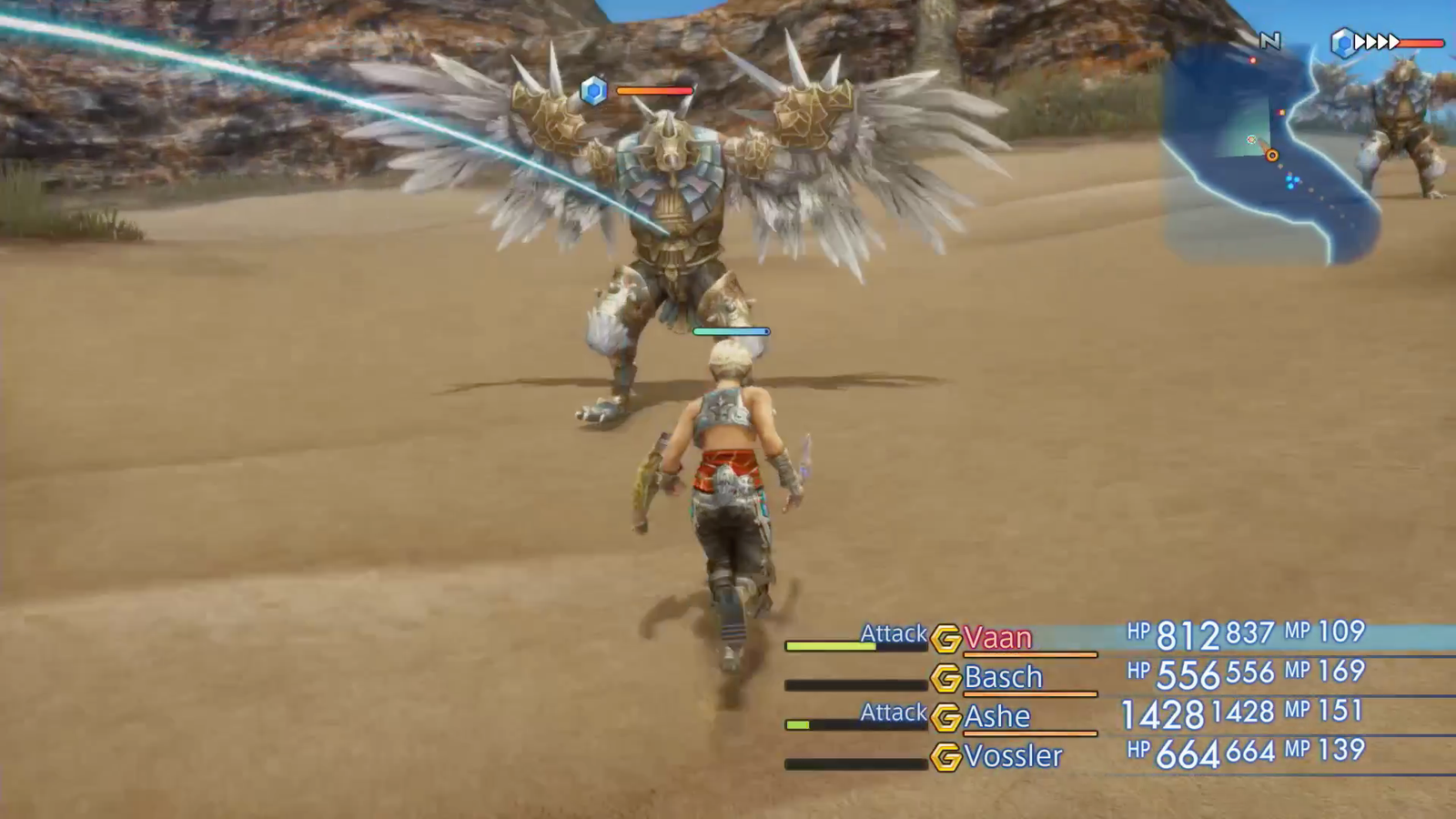Toggle Vossler's gambit icon
The height and width of the screenshot is (819, 1456).
[x=946, y=757]
